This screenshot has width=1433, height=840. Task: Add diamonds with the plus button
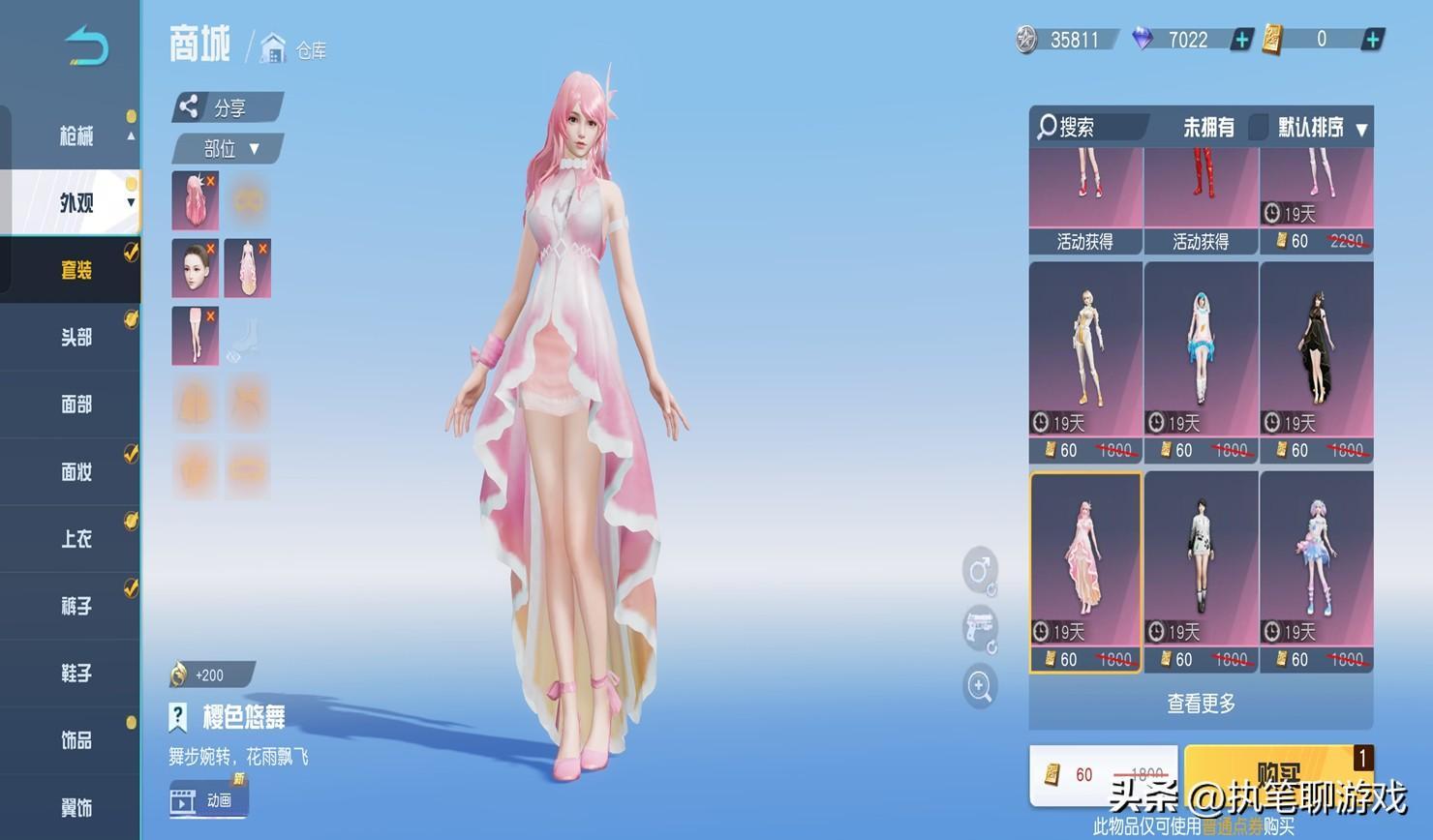(1241, 40)
